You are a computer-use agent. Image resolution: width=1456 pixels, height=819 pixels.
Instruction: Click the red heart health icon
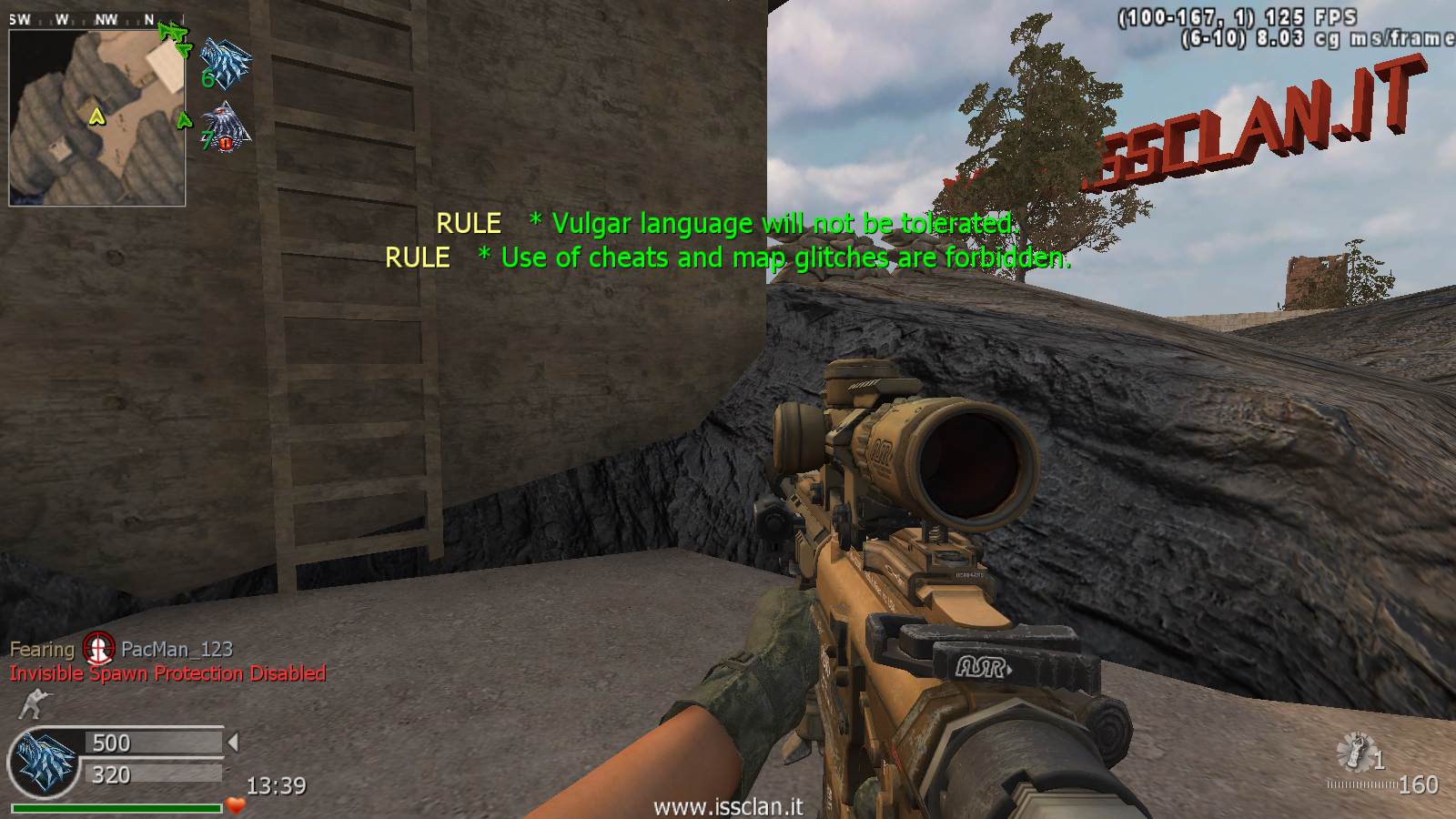[x=236, y=805]
